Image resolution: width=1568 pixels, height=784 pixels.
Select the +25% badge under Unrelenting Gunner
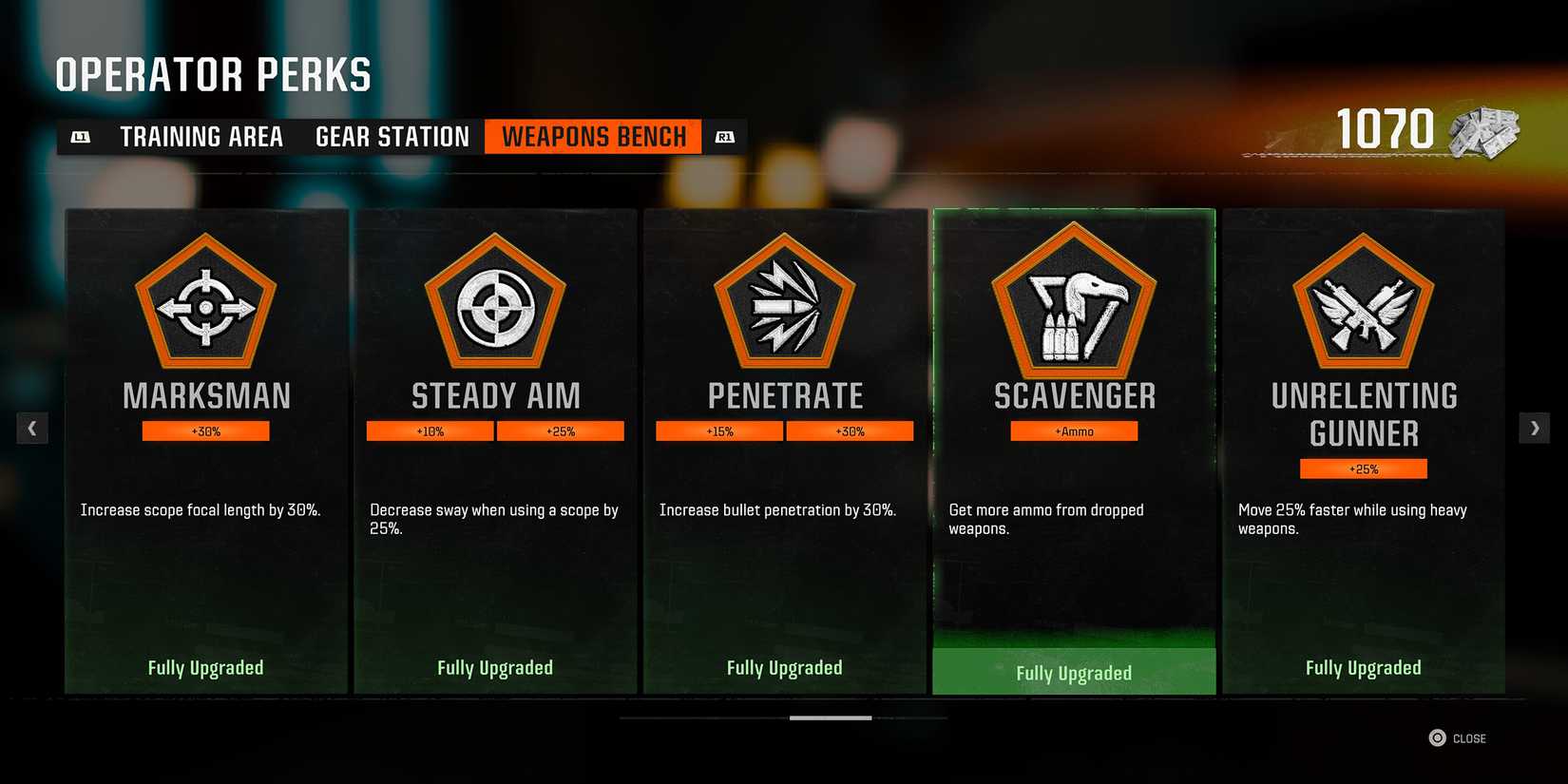[x=1364, y=468]
